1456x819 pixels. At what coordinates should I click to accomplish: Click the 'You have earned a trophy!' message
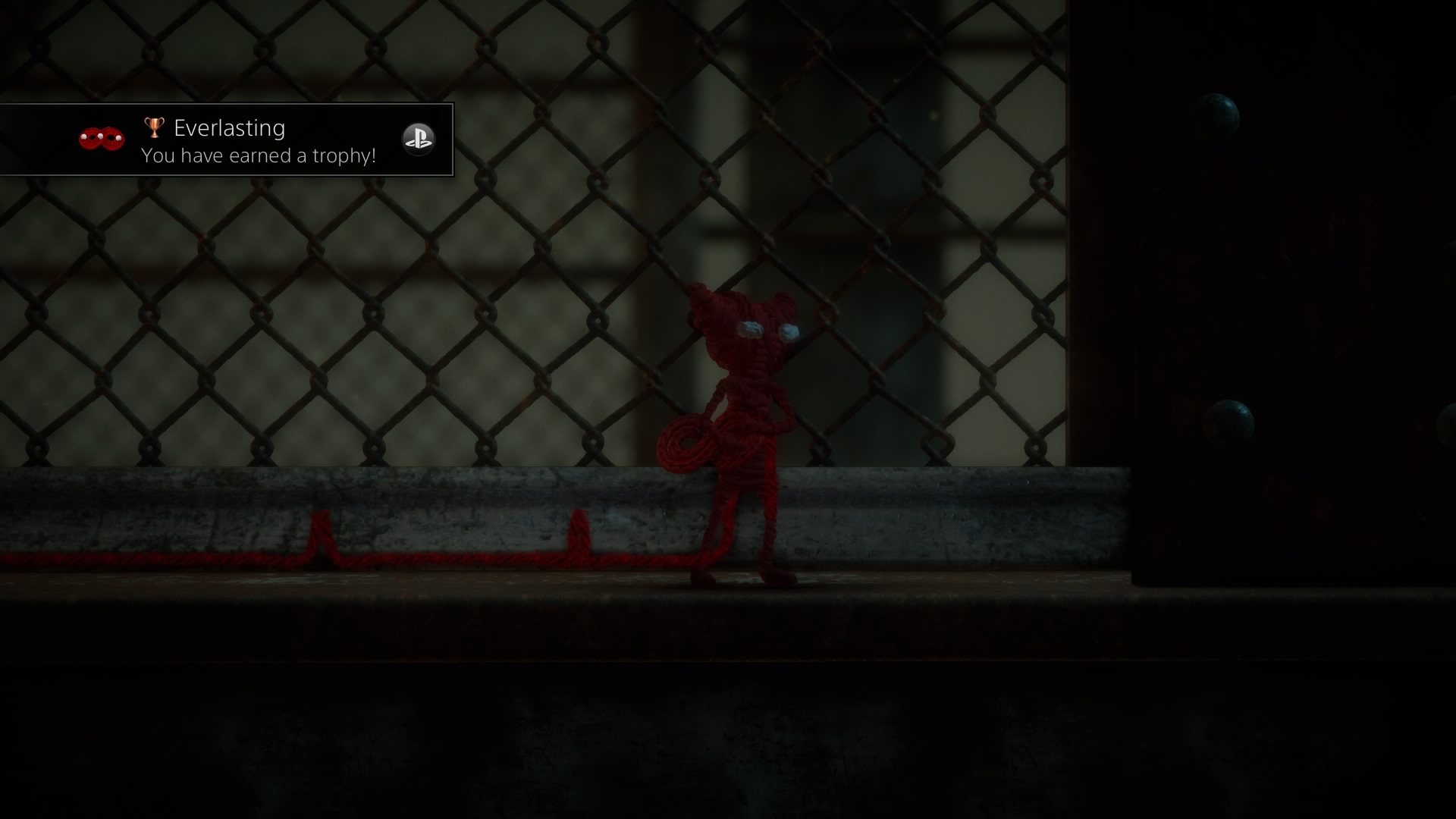tap(259, 155)
